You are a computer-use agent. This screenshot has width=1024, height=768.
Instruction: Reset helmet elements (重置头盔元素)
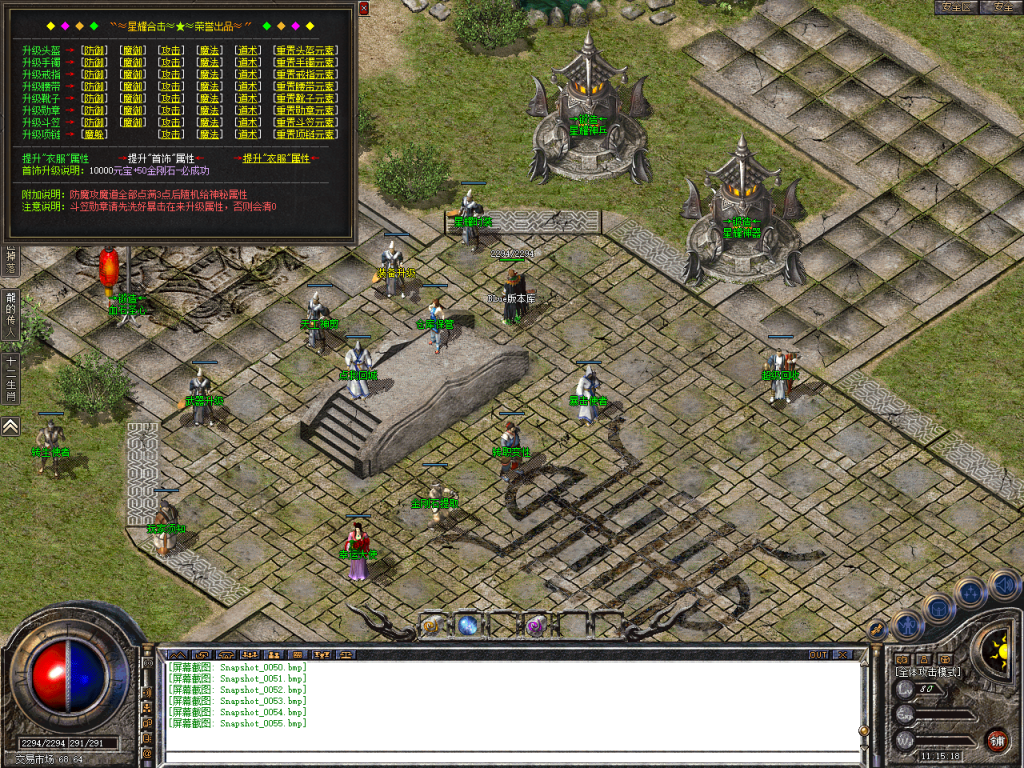click(x=305, y=50)
